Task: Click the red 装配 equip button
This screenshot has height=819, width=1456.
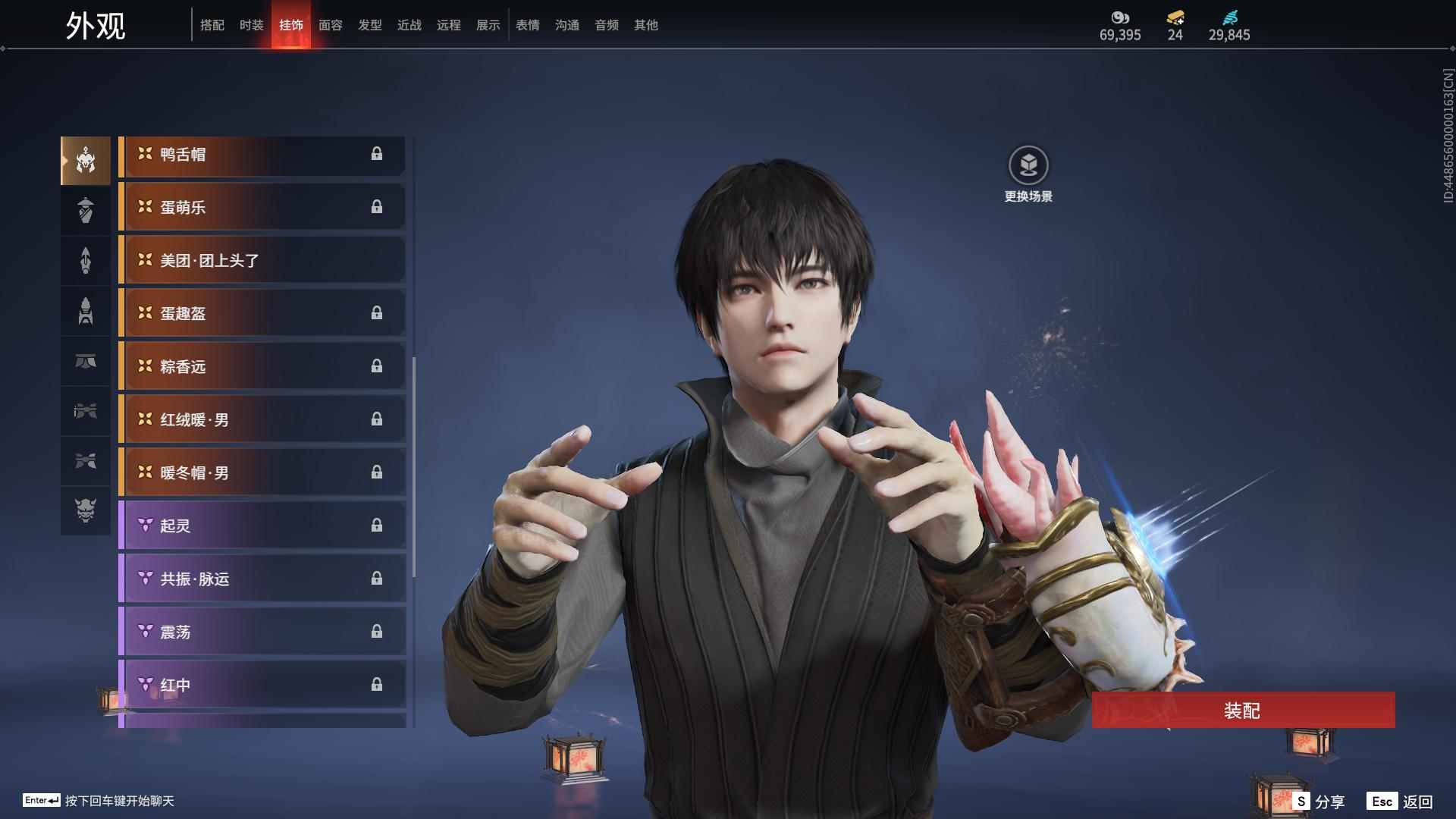Action: [x=1242, y=710]
